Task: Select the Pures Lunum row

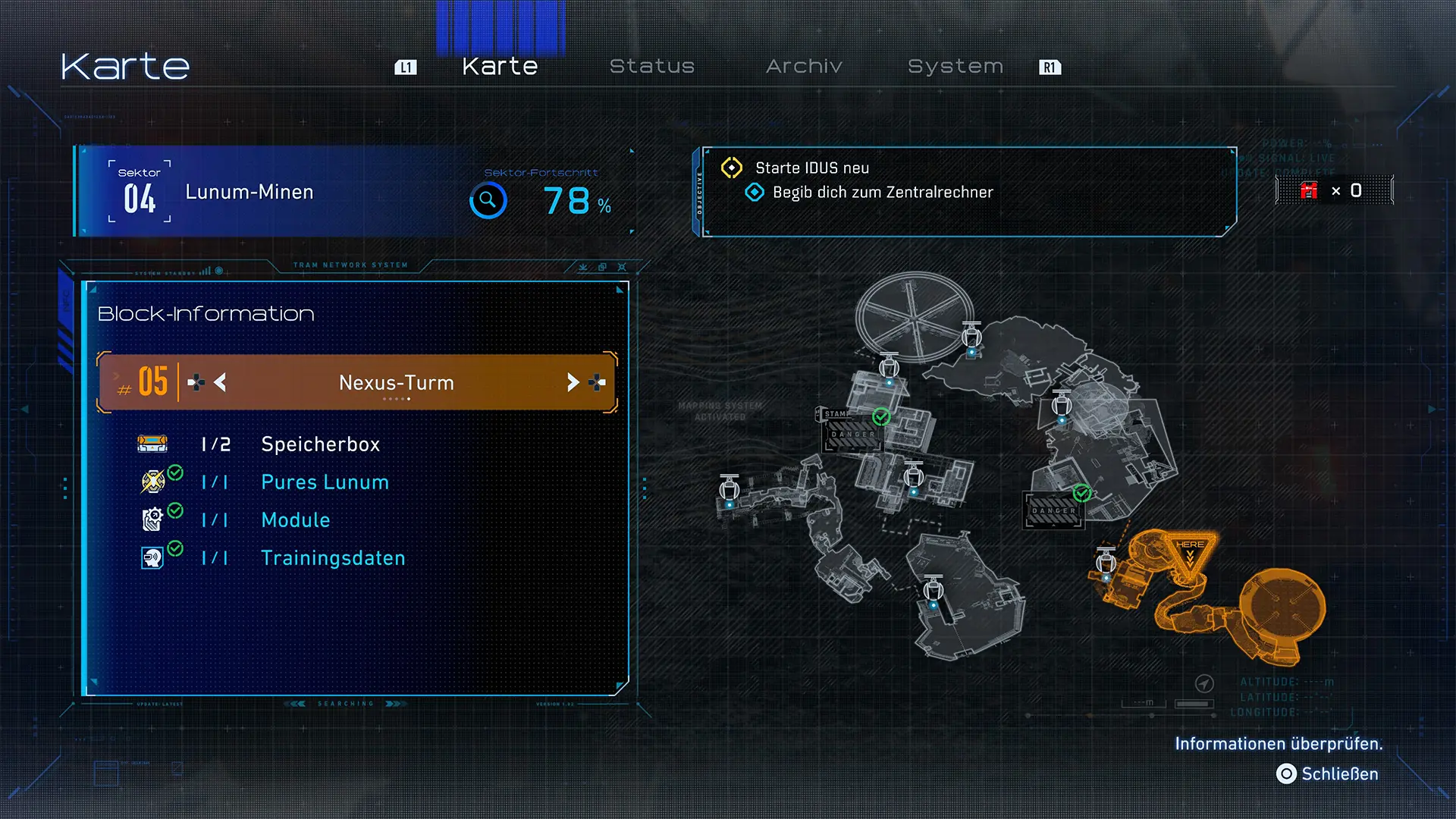Action: click(x=325, y=482)
